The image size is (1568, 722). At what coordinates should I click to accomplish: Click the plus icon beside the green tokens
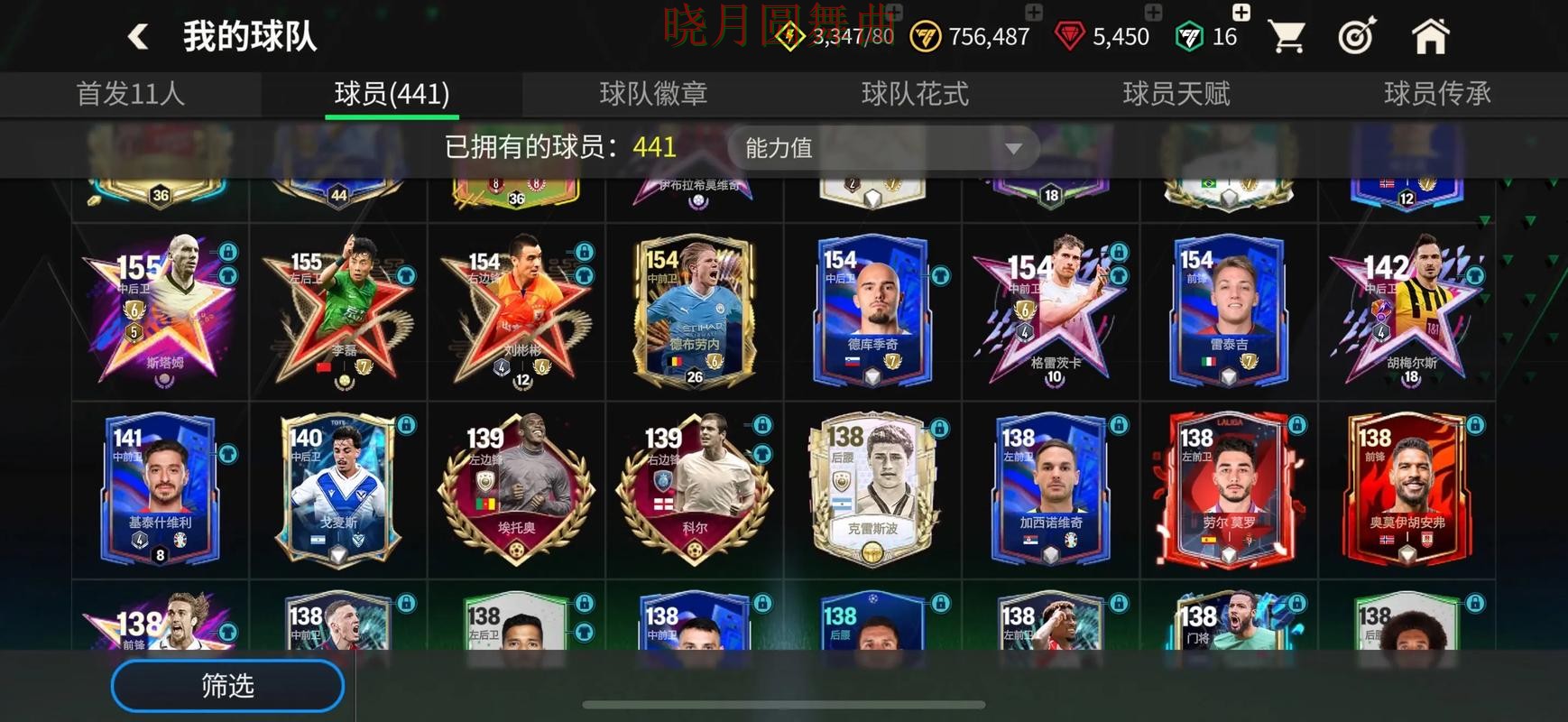pyautogui.click(x=1241, y=13)
